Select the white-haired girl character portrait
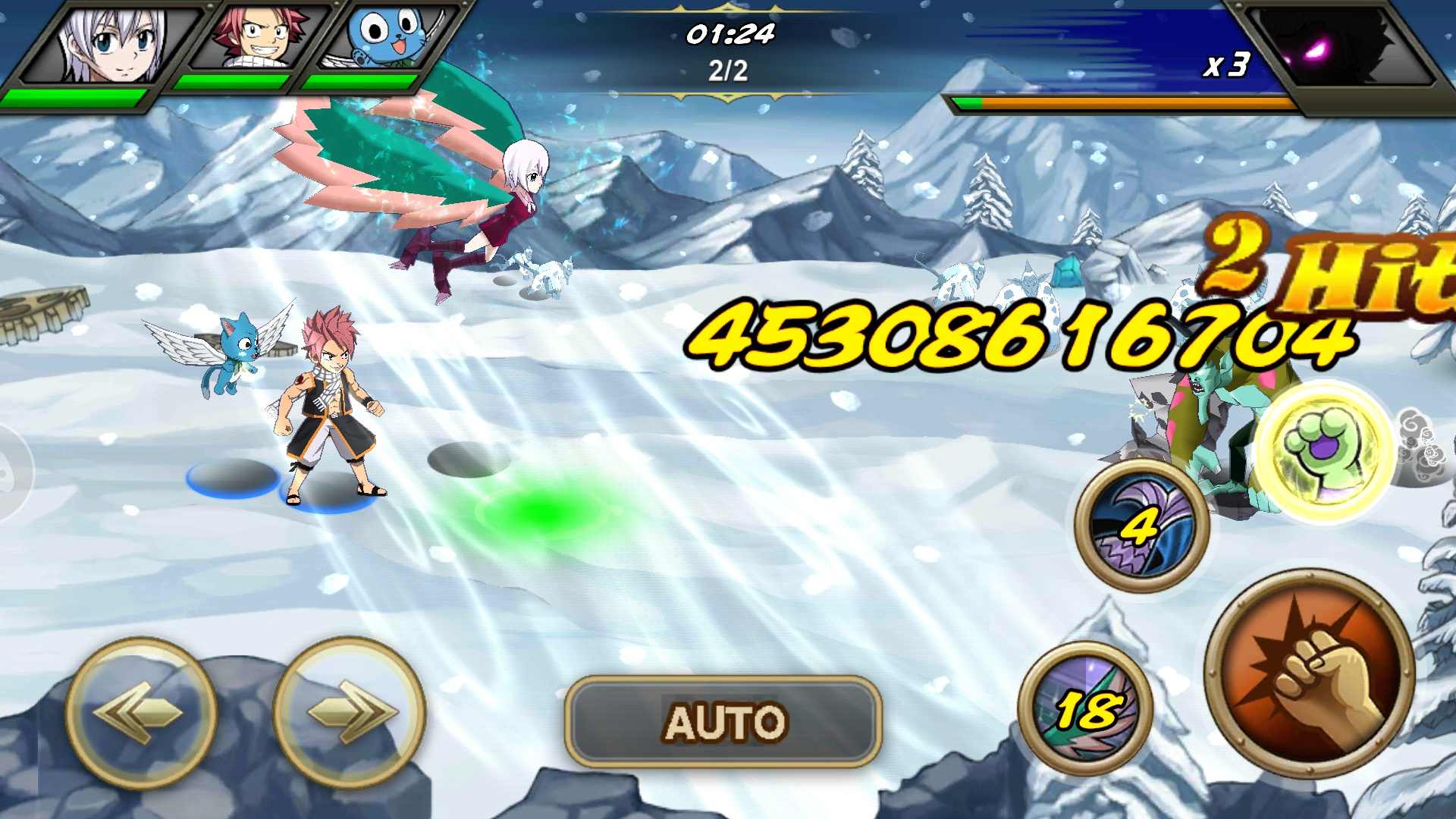This screenshot has width=1456, height=819. (114, 44)
